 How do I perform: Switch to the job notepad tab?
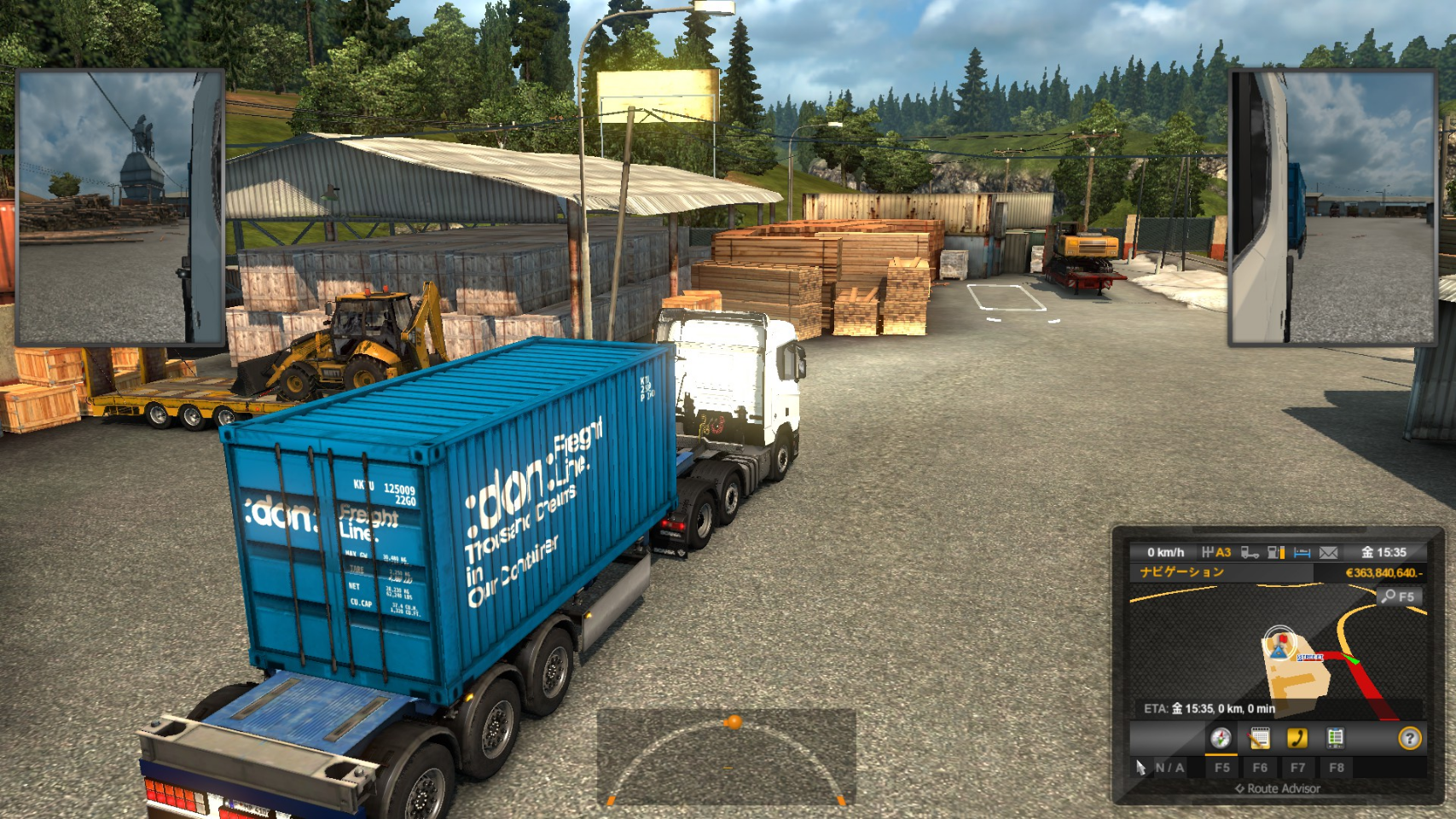click(1259, 738)
